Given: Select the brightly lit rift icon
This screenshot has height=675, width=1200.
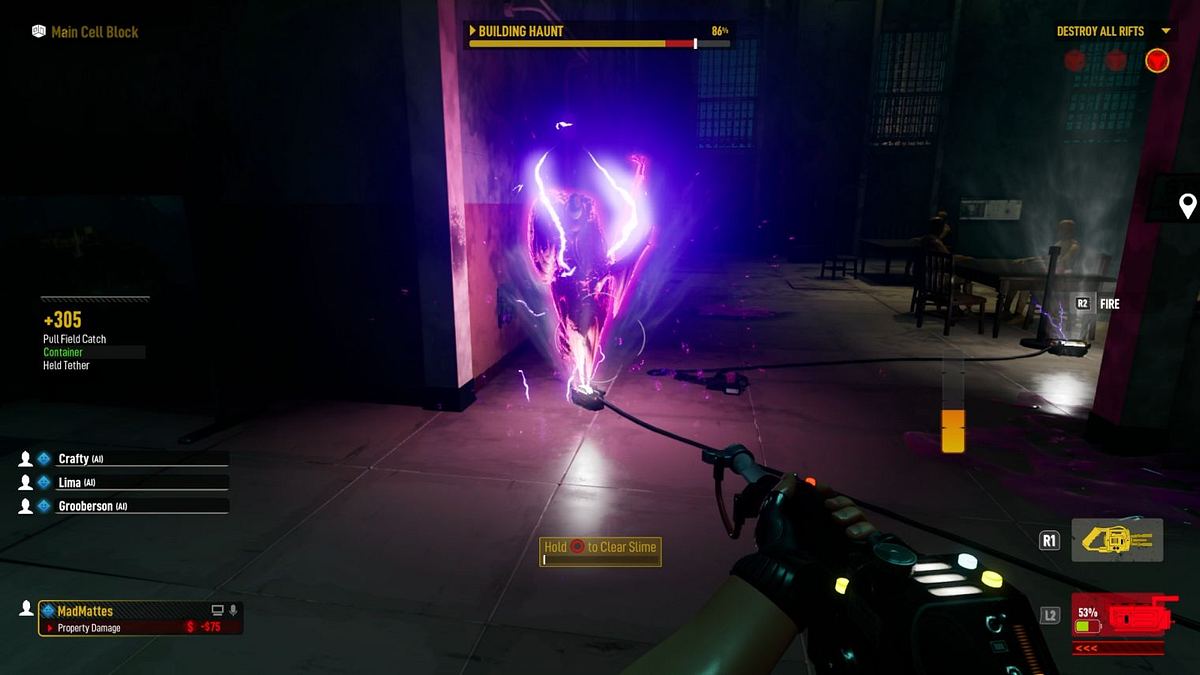Looking at the screenshot, I should click(1157, 61).
